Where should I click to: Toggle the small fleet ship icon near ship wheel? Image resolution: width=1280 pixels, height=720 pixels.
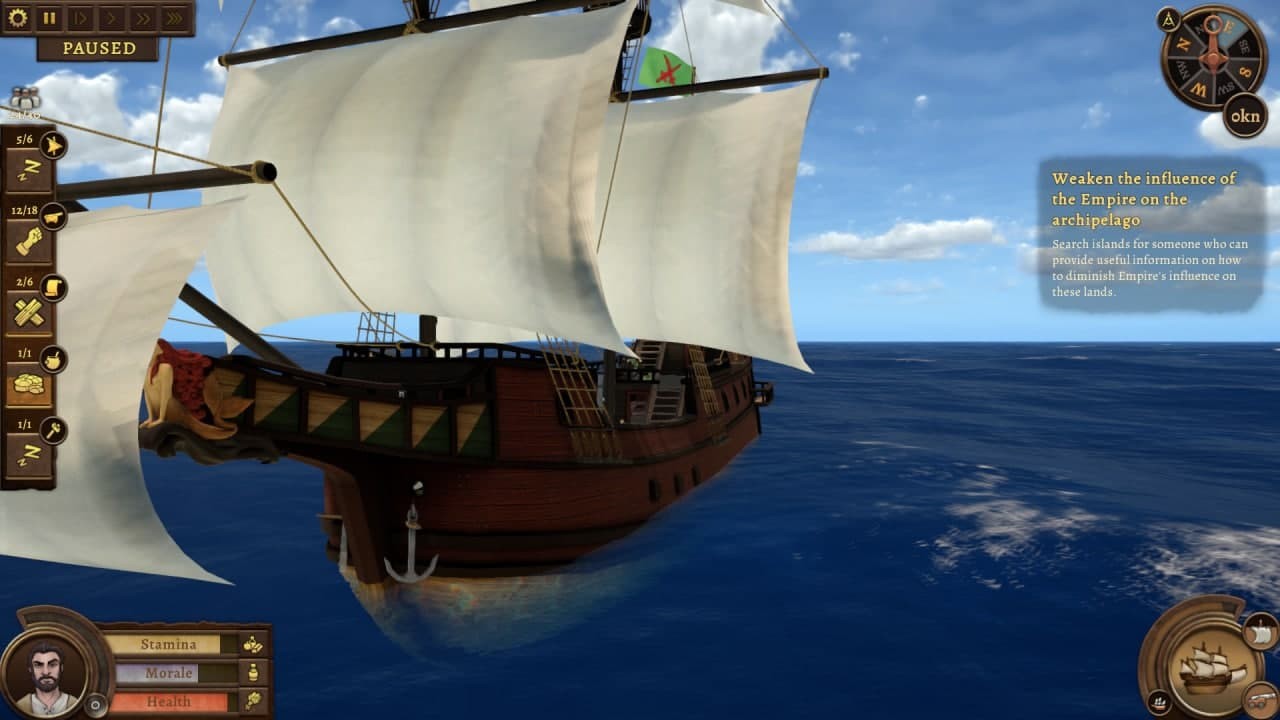1159,702
